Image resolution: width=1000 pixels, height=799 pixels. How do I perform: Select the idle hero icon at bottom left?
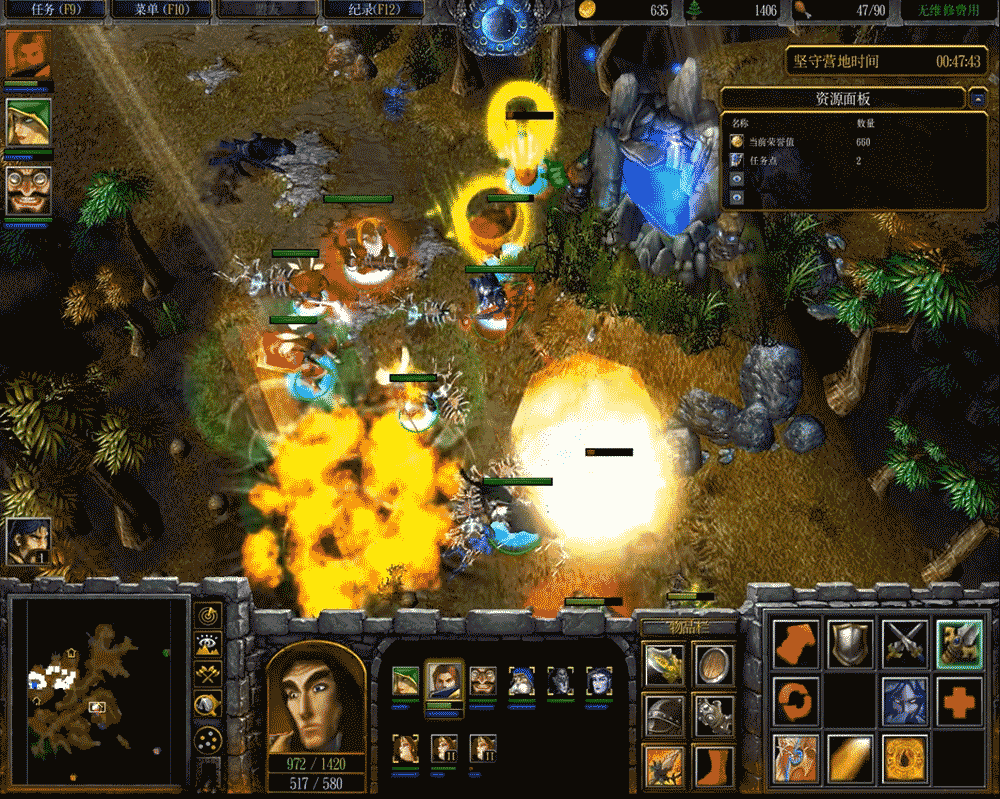27,541
